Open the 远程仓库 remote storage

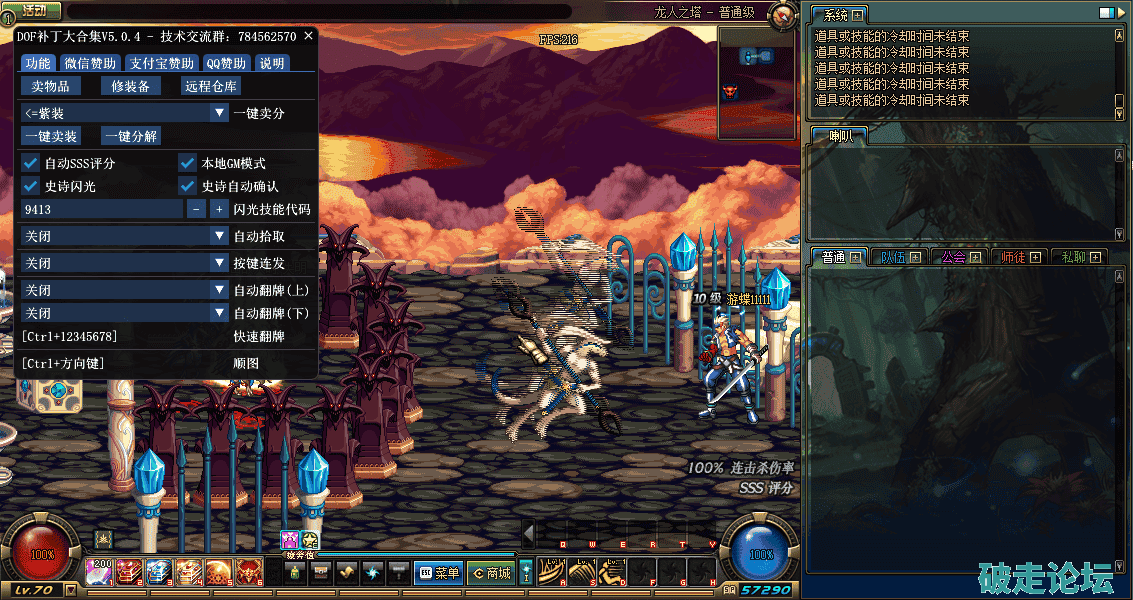[211, 86]
